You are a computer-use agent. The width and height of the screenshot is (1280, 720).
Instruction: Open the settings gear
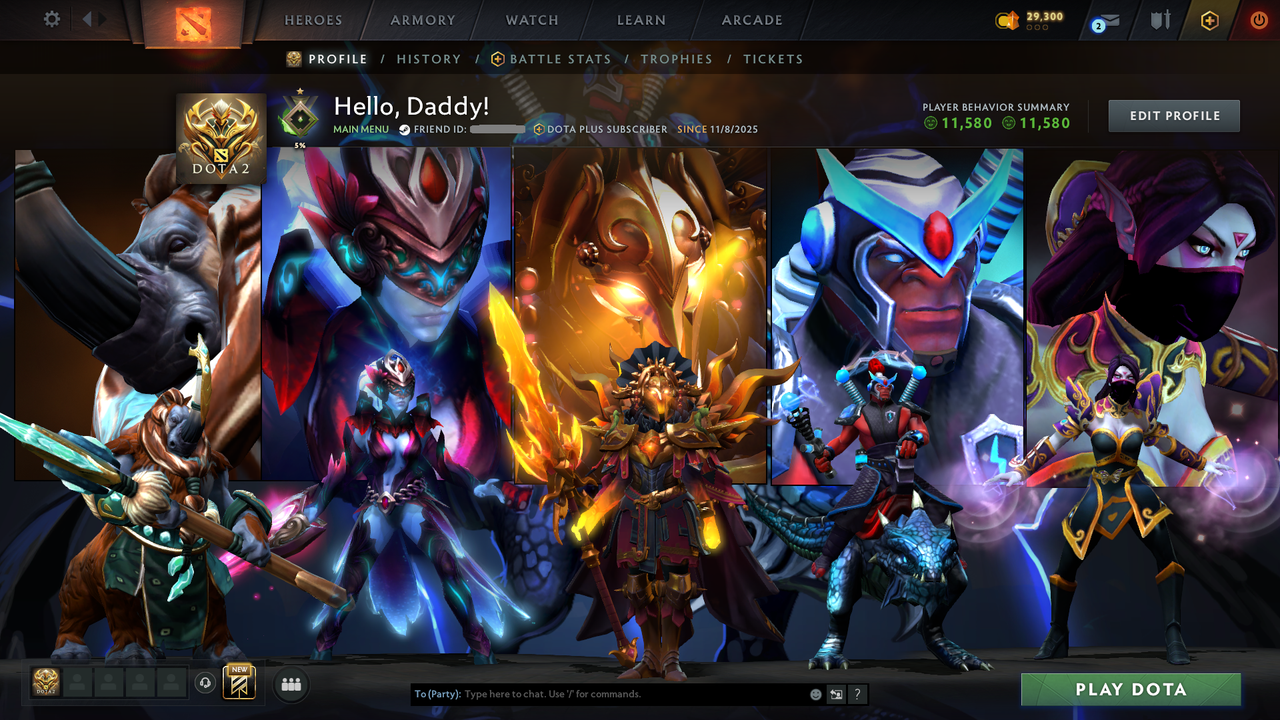tap(52, 19)
